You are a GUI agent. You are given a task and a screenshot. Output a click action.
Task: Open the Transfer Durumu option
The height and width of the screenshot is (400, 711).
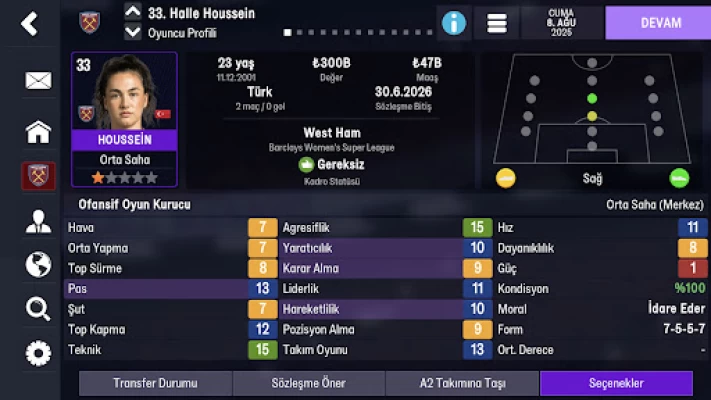[x=155, y=383]
